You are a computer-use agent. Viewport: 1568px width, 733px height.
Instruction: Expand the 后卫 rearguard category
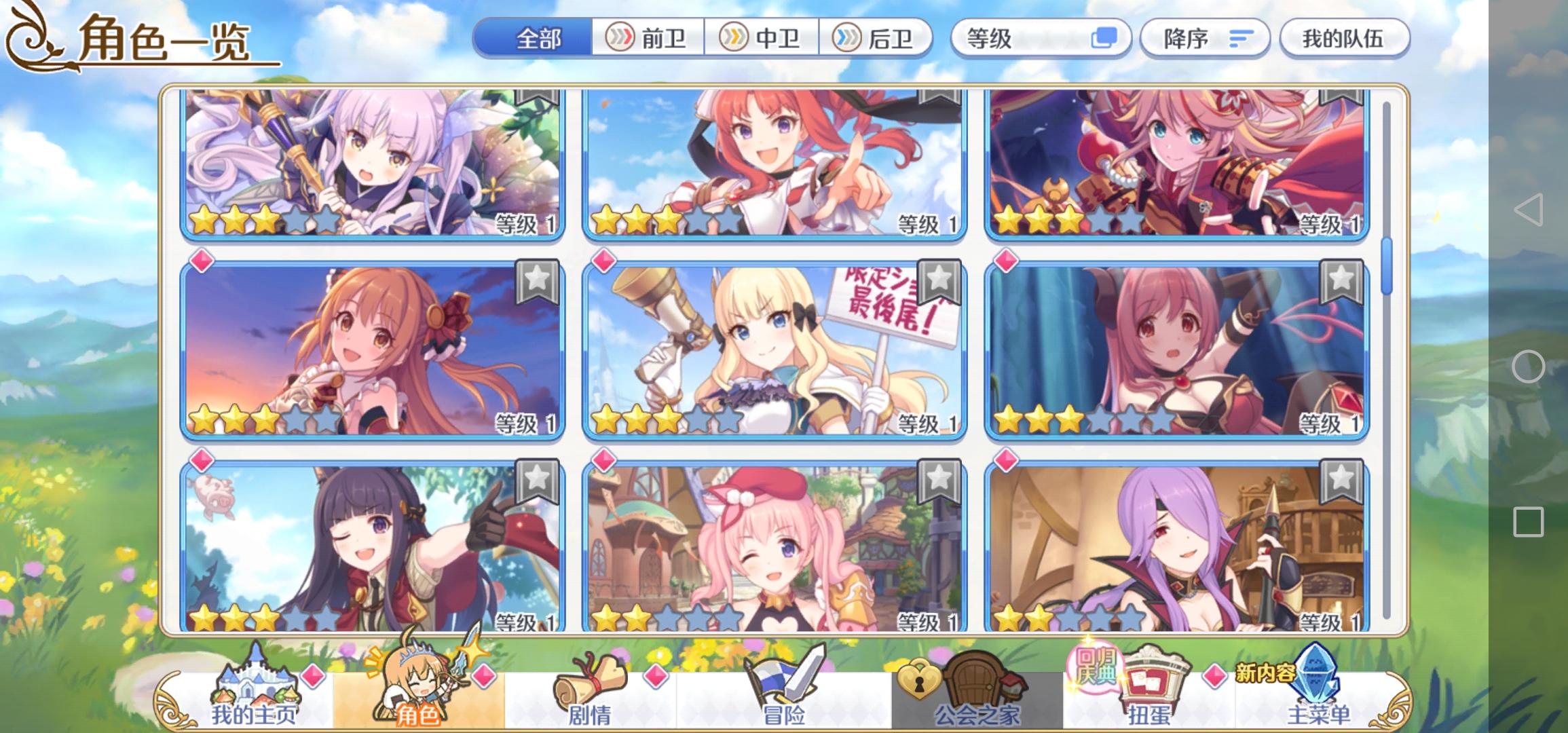pos(876,39)
